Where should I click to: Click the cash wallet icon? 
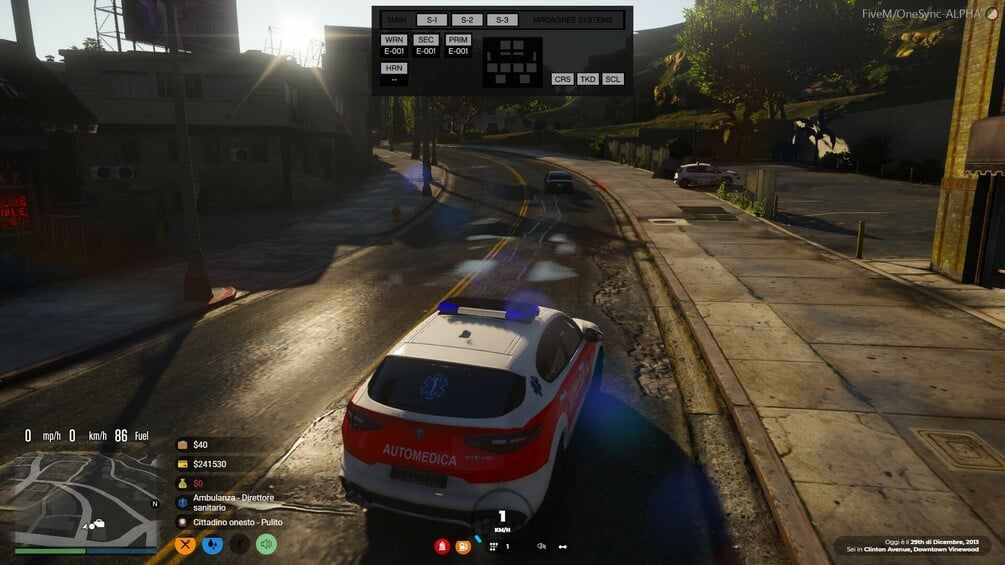183,445
